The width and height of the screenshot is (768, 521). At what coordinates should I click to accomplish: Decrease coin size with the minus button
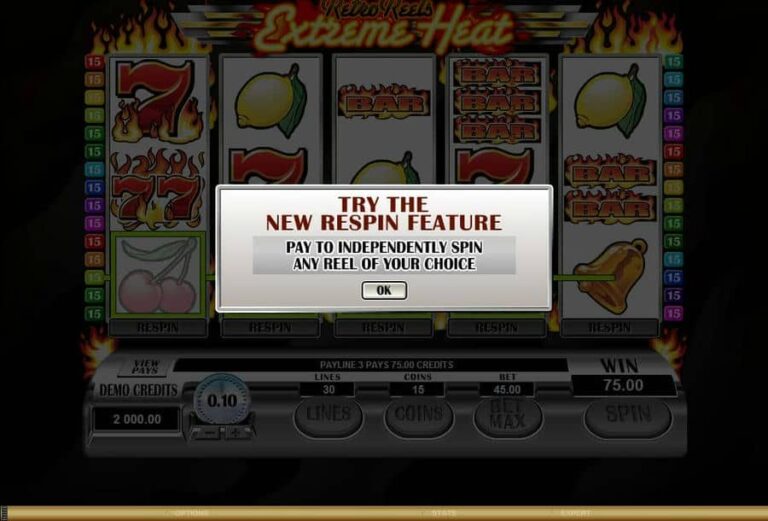pos(207,433)
